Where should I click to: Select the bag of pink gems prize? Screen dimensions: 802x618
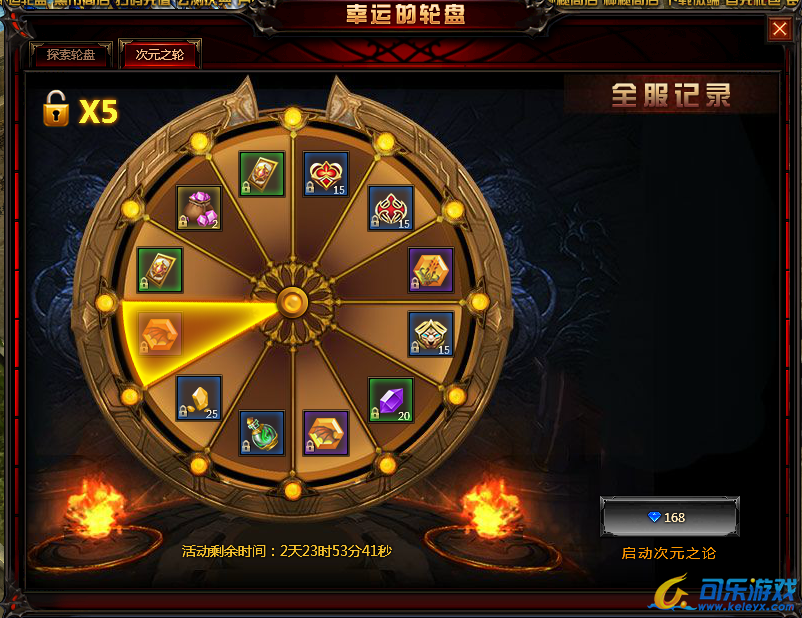tap(198, 207)
